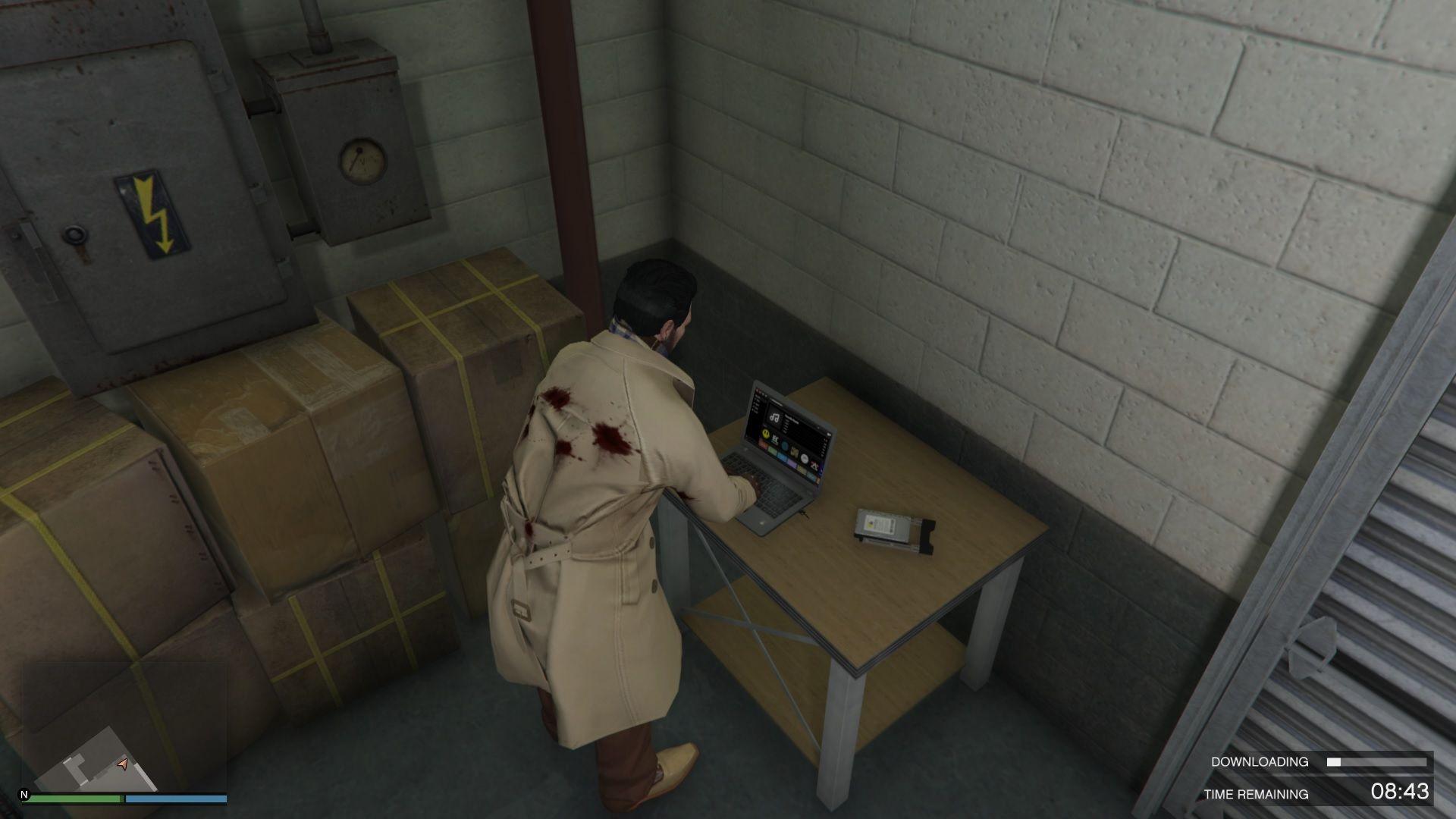Screen dimensions: 1456x819
Task: Select the blue circular app icon
Action: [785, 445]
